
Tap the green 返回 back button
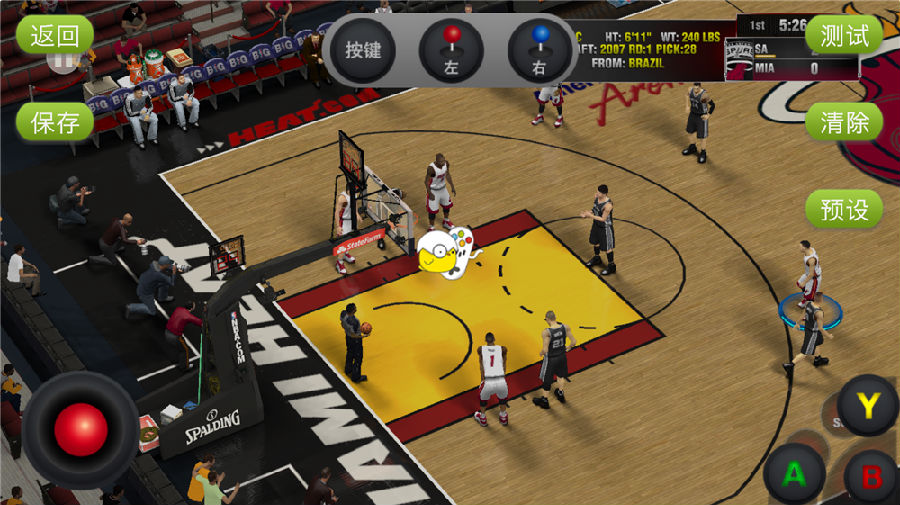coord(55,36)
